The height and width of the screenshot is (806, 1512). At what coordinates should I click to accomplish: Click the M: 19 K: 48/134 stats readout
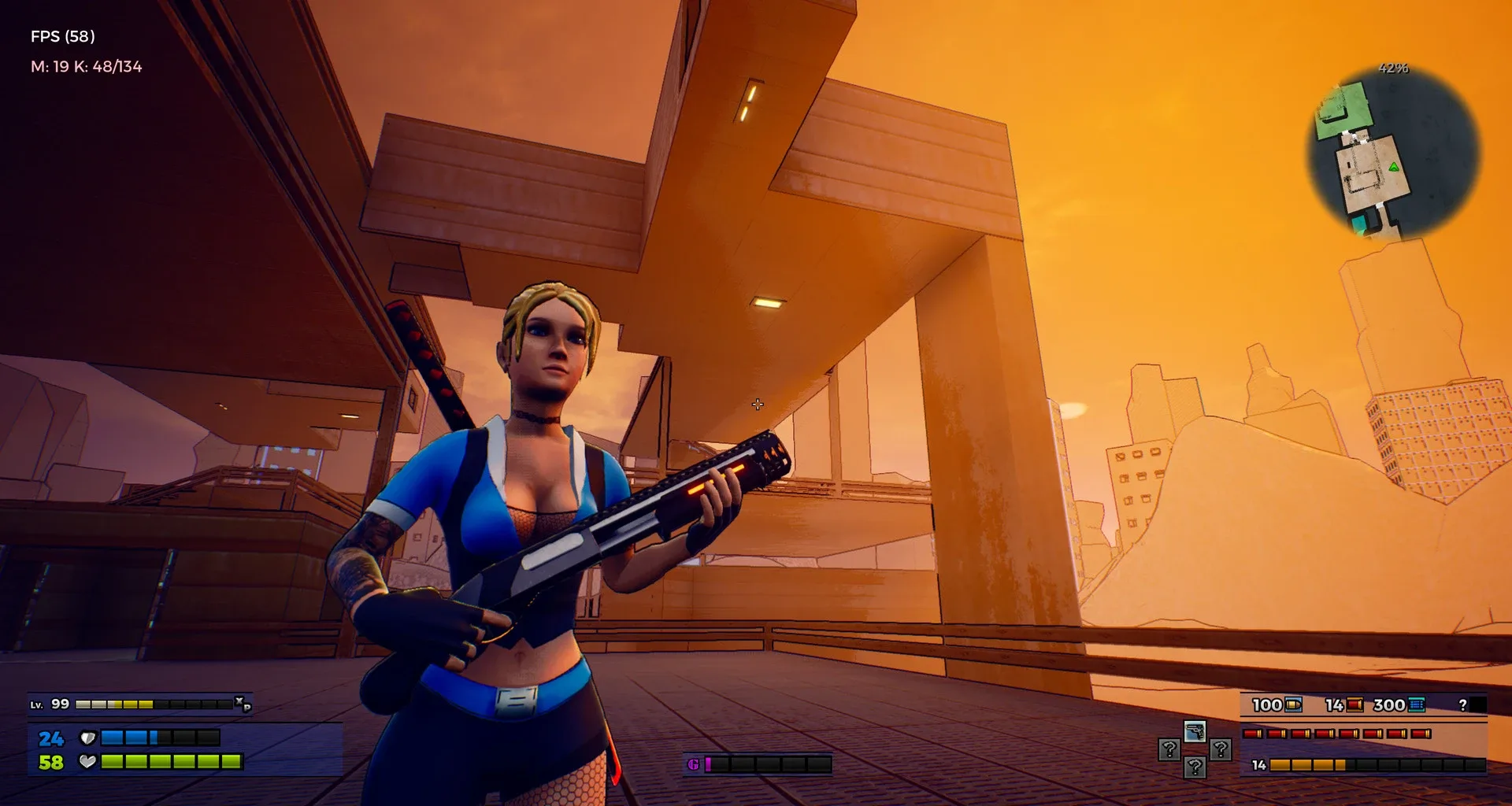coord(87,67)
